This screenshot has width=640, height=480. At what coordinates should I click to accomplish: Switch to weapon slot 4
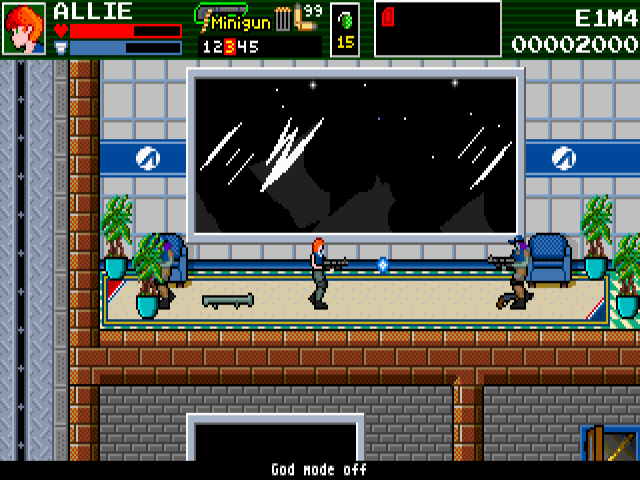point(241,46)
